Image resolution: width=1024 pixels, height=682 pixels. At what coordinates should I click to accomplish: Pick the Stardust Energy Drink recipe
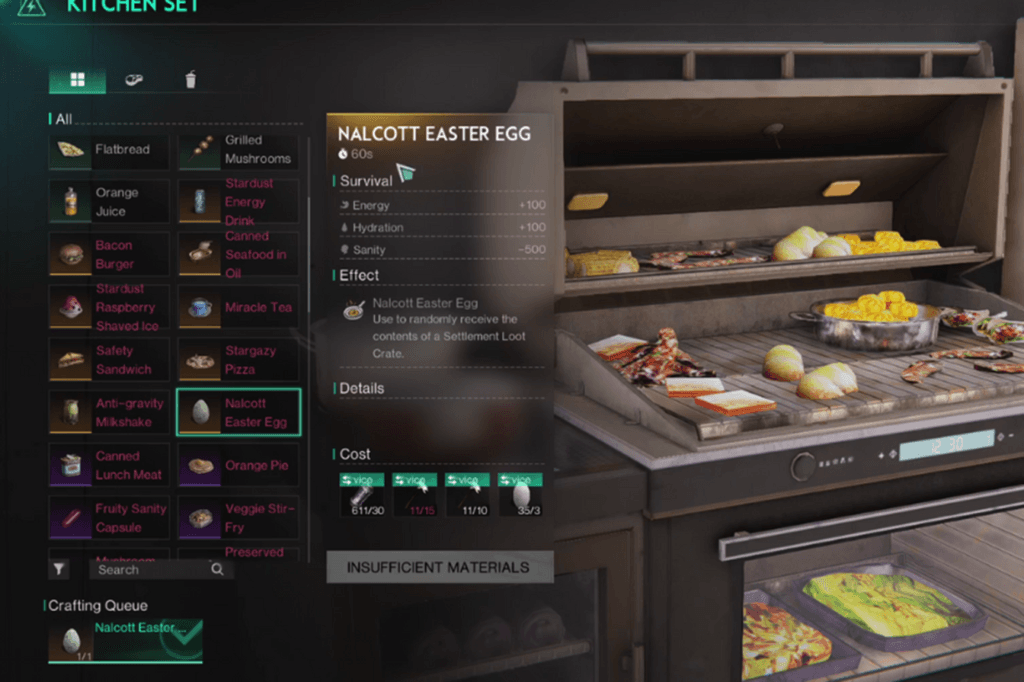238,202
